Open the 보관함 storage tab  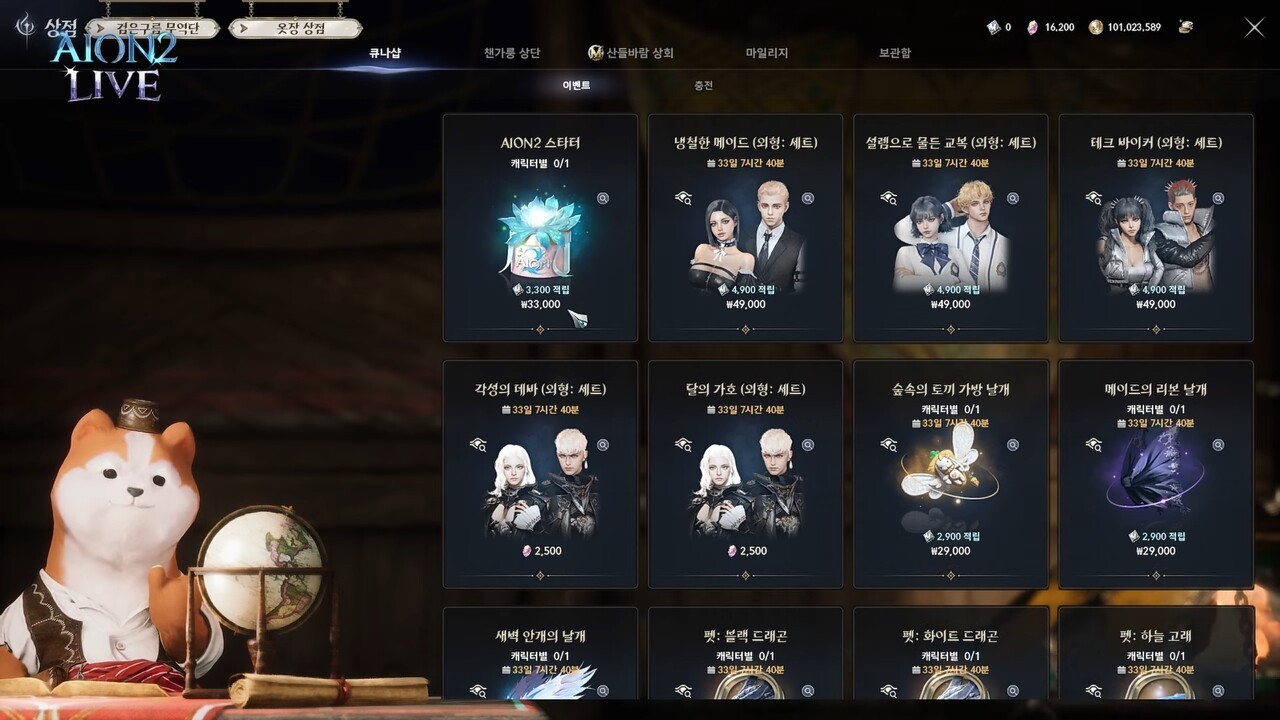[x=894, y=53]
